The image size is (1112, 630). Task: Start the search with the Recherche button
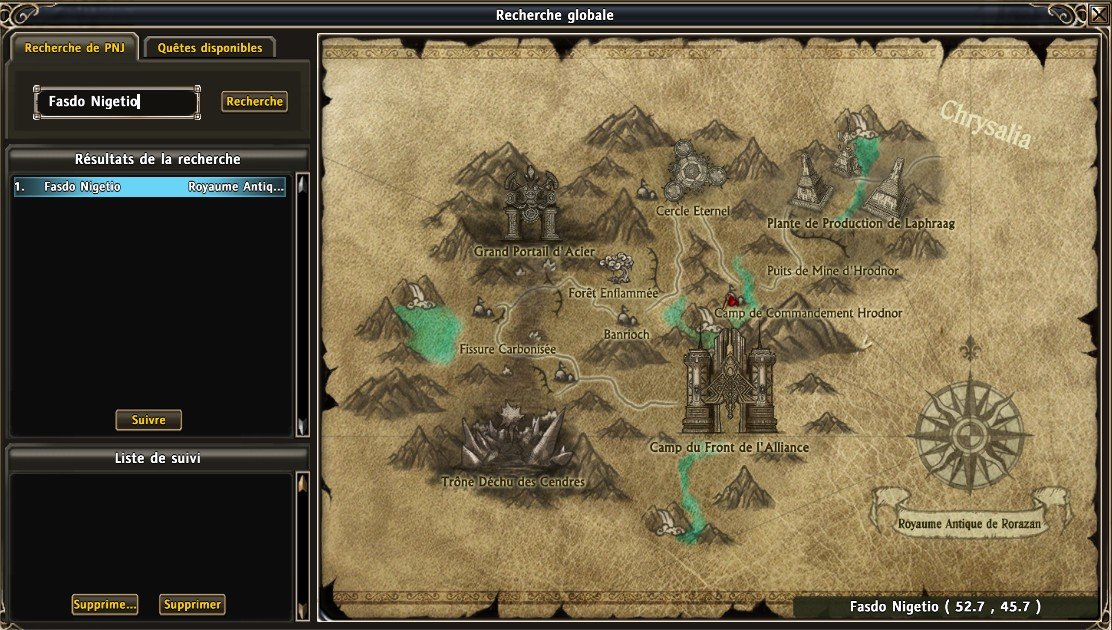point(254,102)
